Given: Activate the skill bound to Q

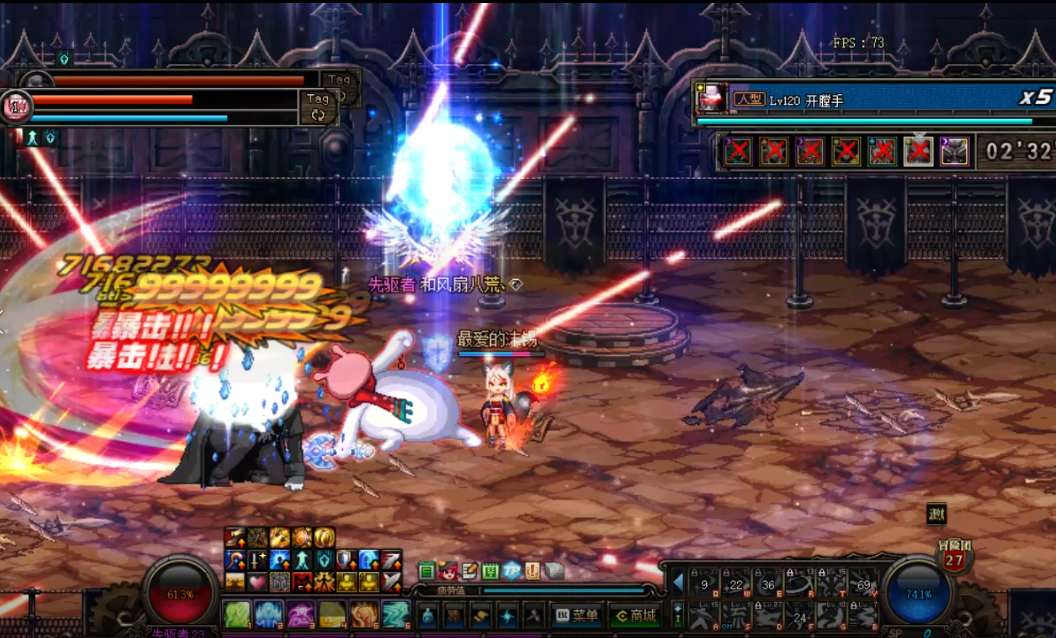Looking at the screenshot, I should 706,582.
